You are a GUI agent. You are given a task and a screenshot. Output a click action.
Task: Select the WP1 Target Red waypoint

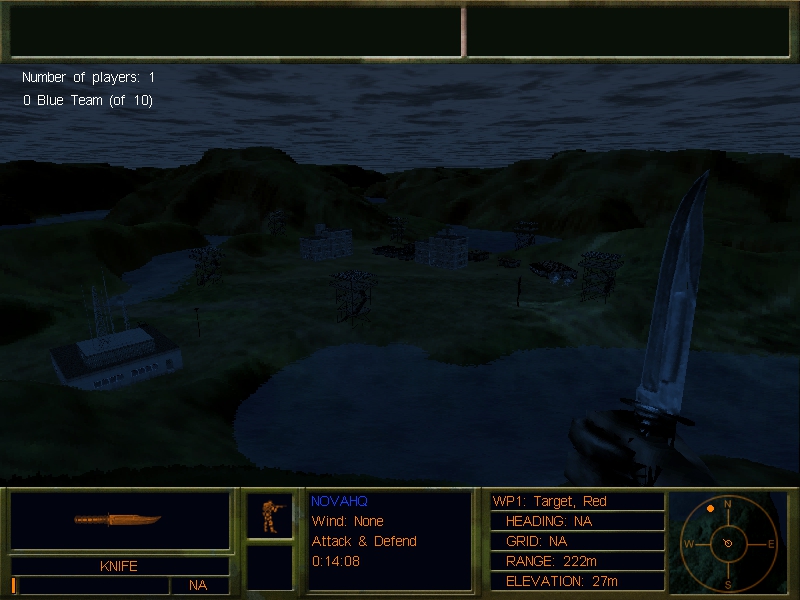pos(550,501)
